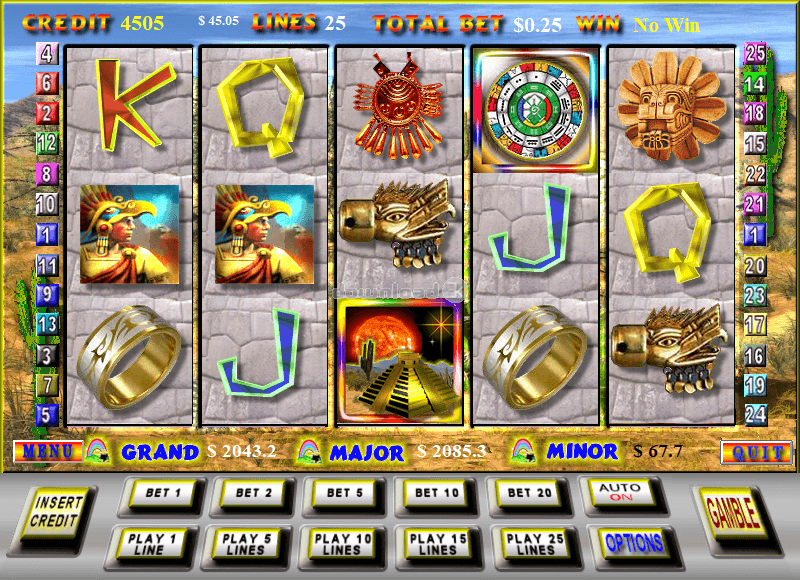800x580 pixels.
Task: Set wager with BET 5
Action: [342, 493]
